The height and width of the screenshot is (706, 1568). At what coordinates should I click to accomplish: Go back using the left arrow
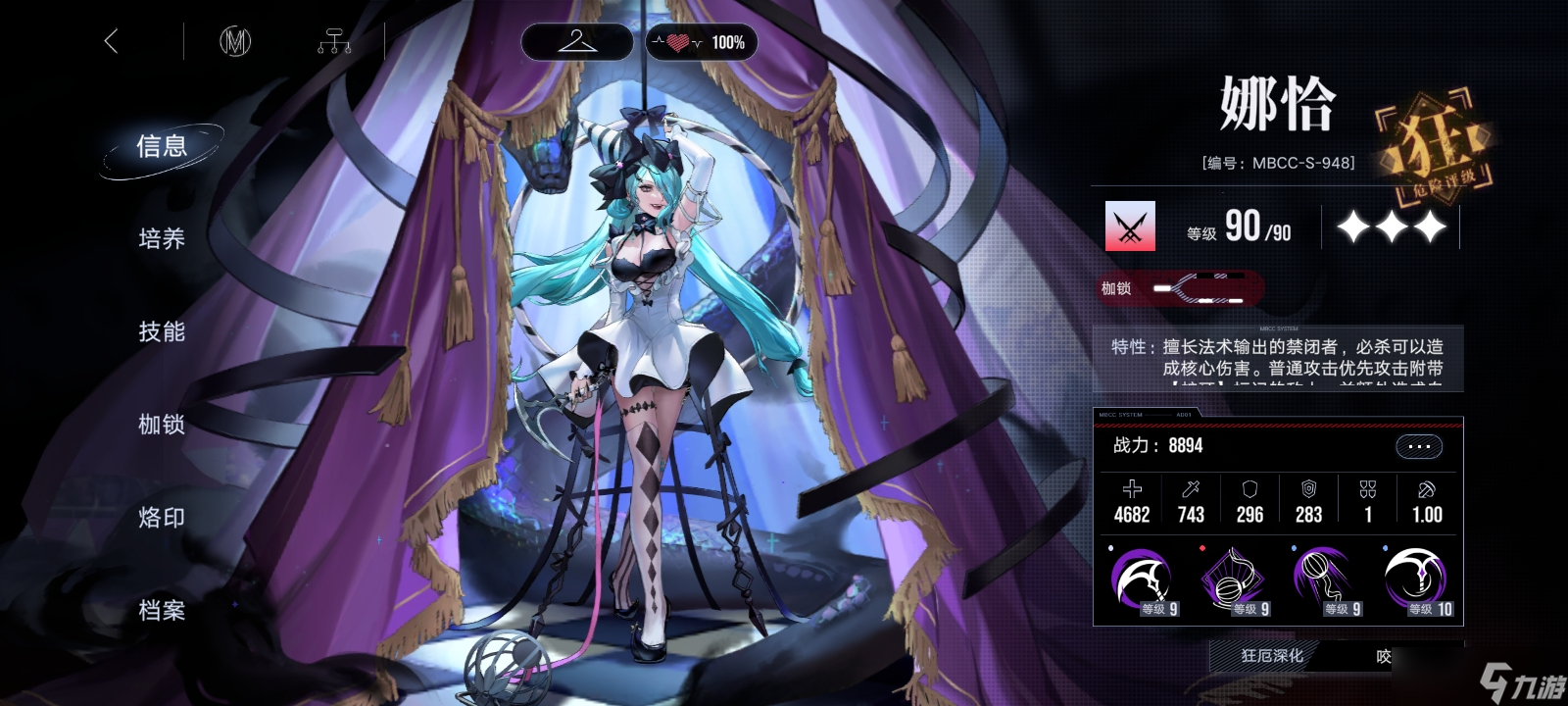(x=112, y=41)
